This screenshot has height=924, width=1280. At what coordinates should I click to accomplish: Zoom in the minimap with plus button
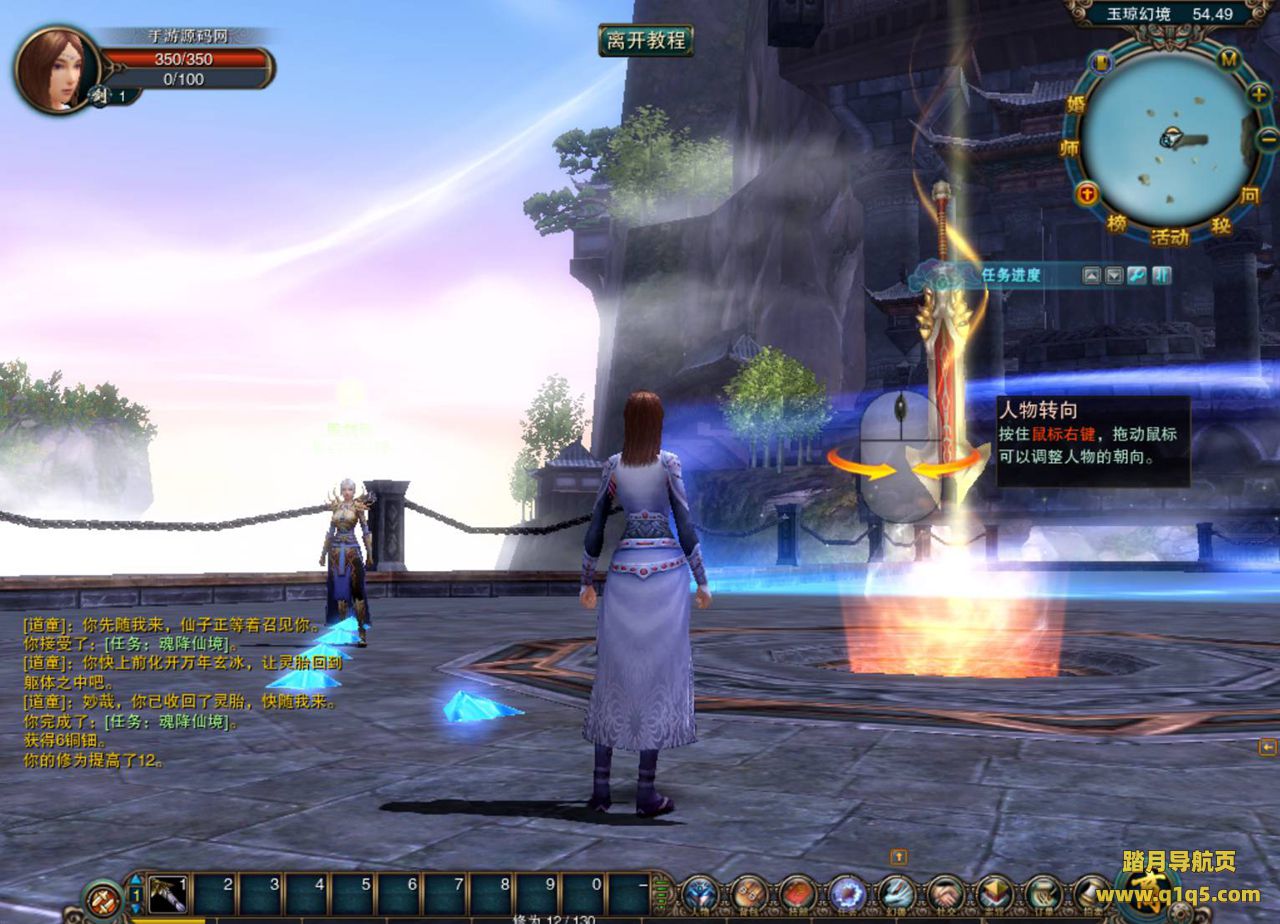1259,94
